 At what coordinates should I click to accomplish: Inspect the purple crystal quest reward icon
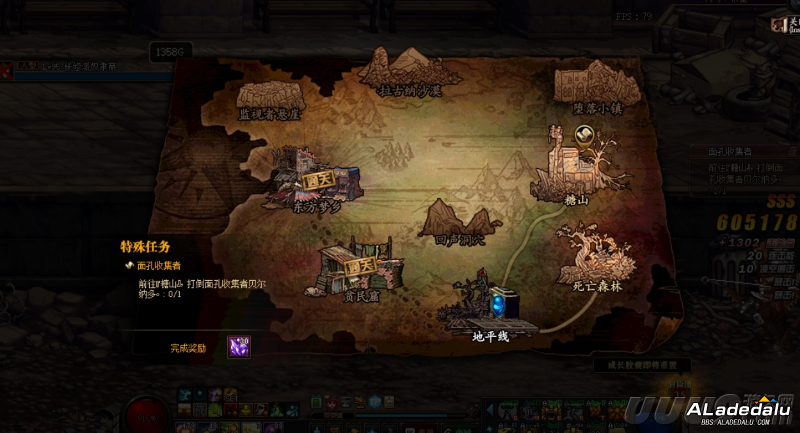[238, 345]
